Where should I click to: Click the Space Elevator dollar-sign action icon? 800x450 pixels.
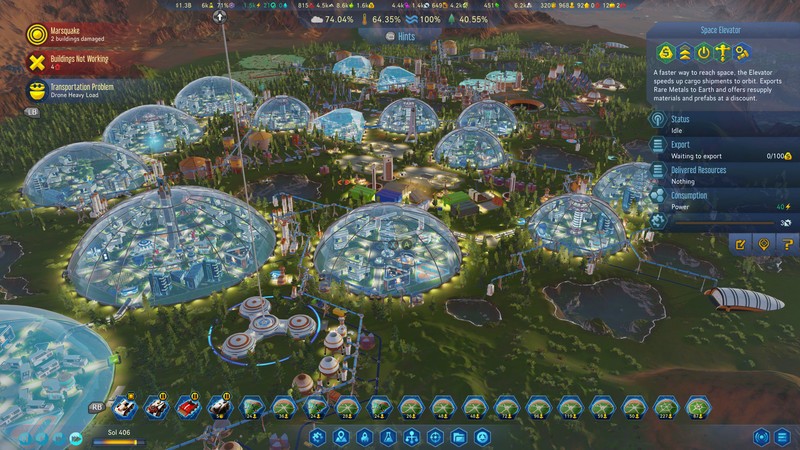tap(662, 53)
